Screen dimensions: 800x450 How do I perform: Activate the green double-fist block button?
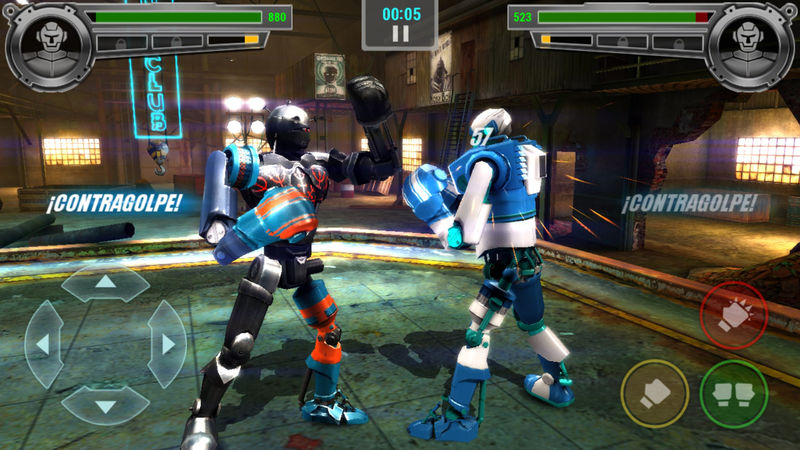[x=733, y=393]
